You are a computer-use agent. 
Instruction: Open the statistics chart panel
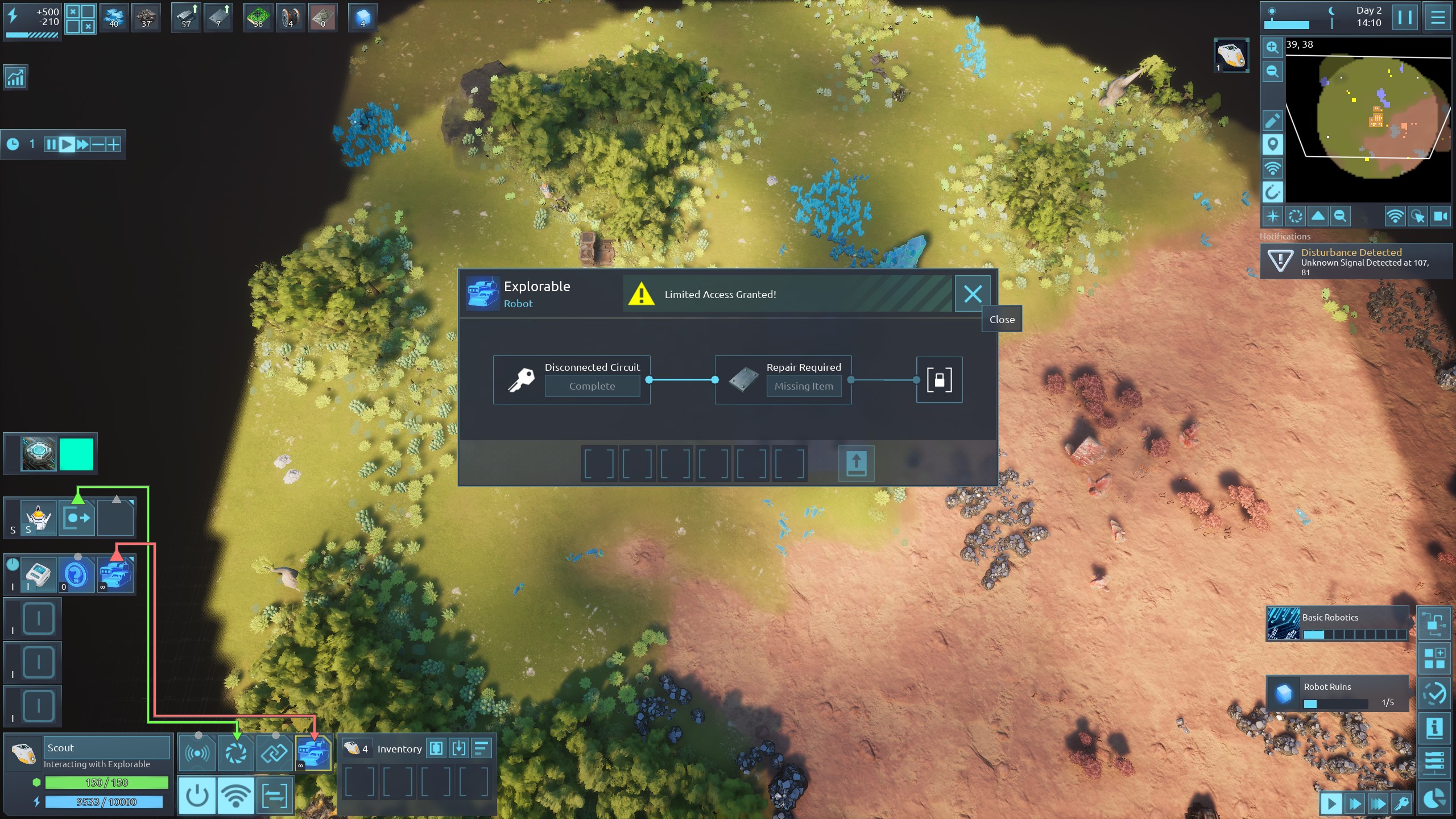pos(15,77)
